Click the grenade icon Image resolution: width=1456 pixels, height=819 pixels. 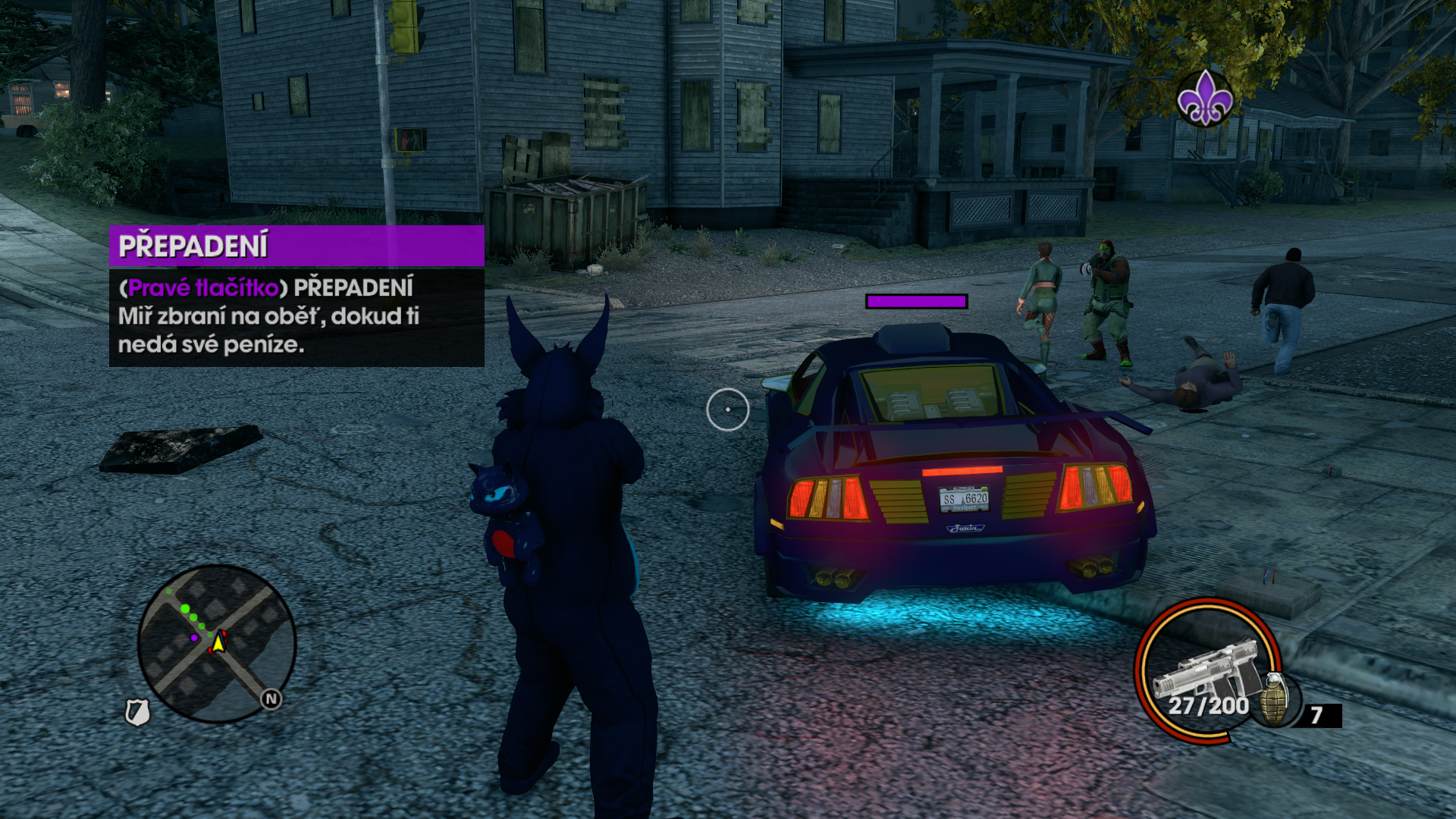(1276, 698)
